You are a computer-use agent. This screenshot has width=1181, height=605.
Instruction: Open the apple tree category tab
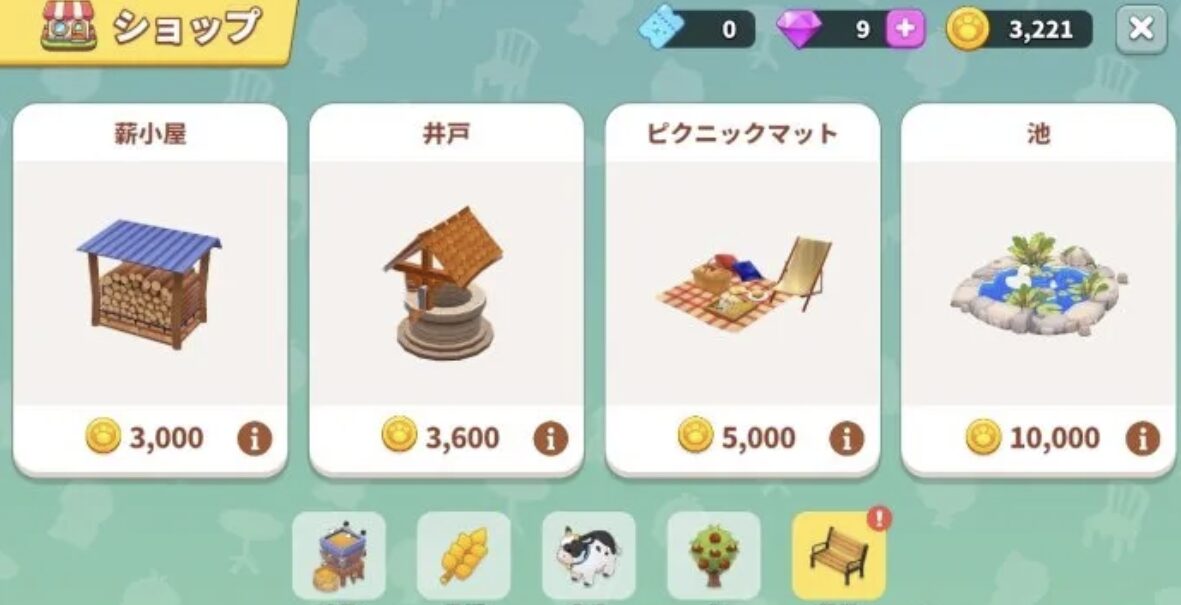click(x=713, y=555)
